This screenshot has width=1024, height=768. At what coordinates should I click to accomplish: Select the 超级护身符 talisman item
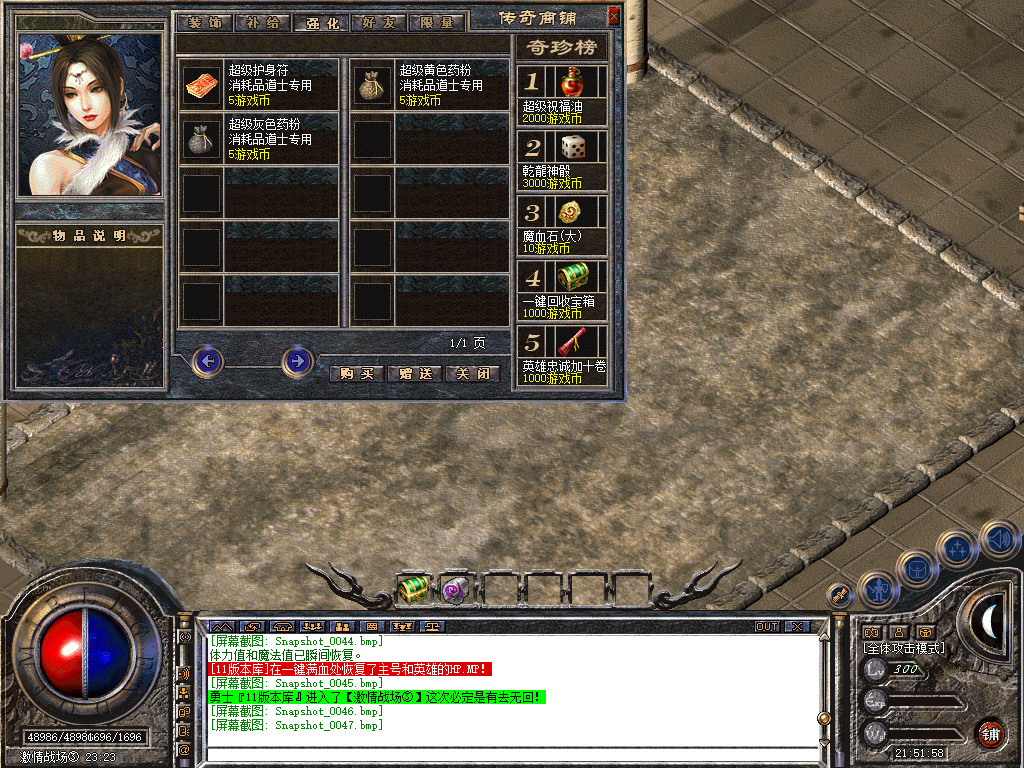(203, 86)
